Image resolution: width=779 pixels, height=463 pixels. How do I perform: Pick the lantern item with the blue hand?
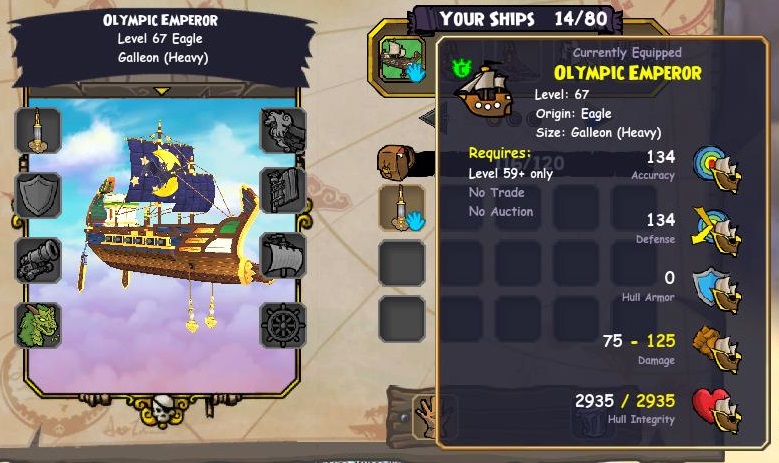[x=402, y=207]
